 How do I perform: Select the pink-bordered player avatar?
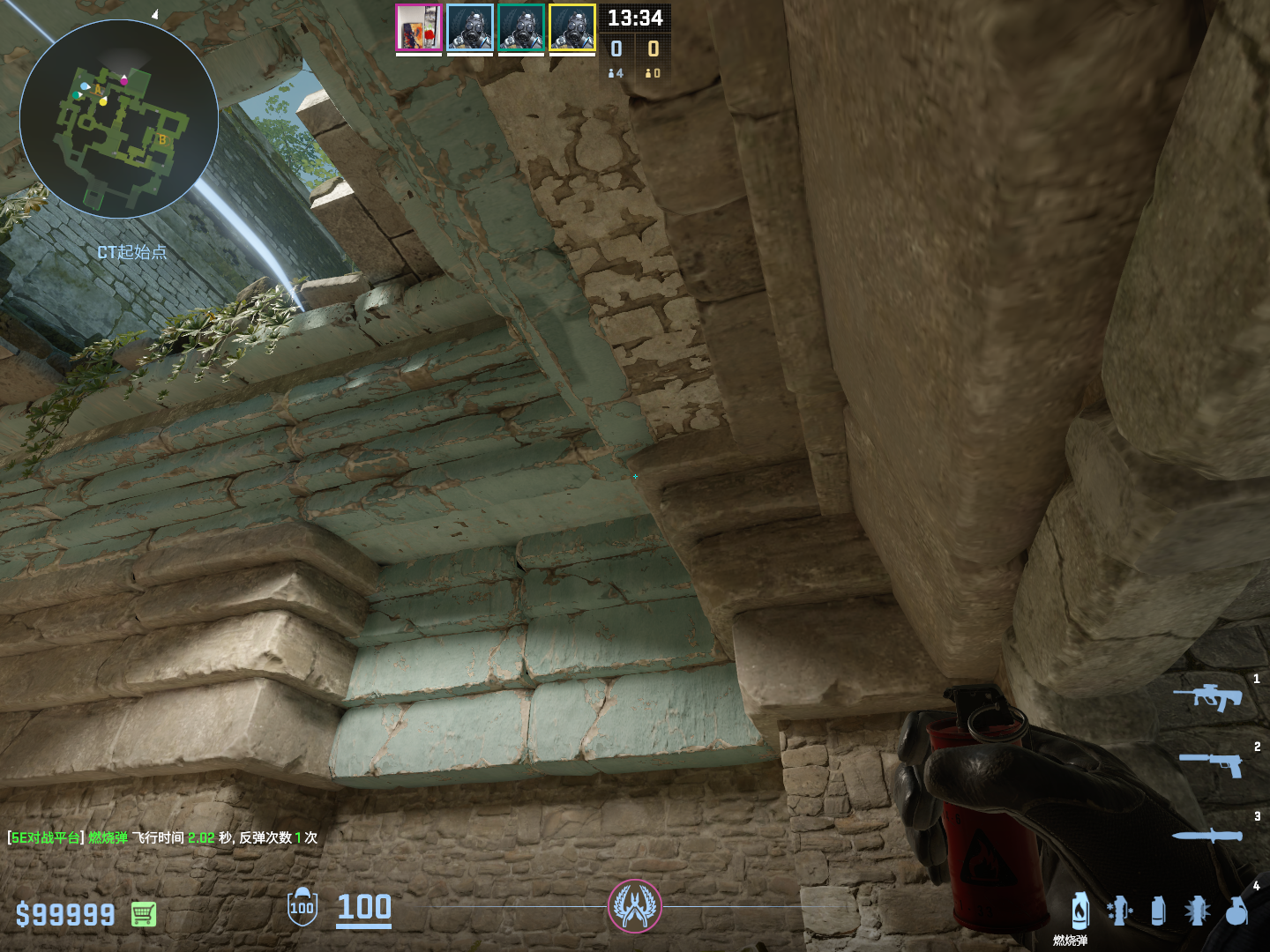coord(419,28)
